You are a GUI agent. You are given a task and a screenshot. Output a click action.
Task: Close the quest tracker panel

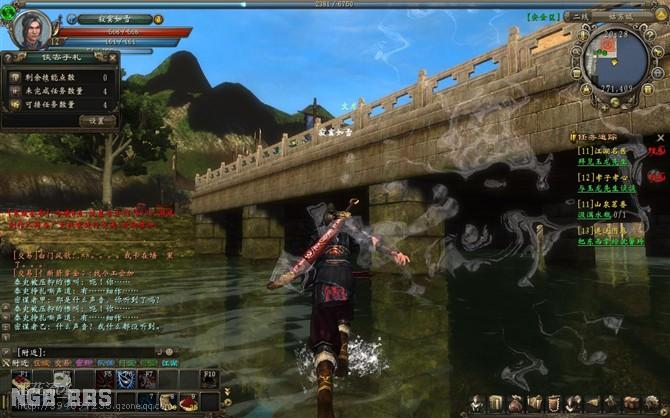660,137
